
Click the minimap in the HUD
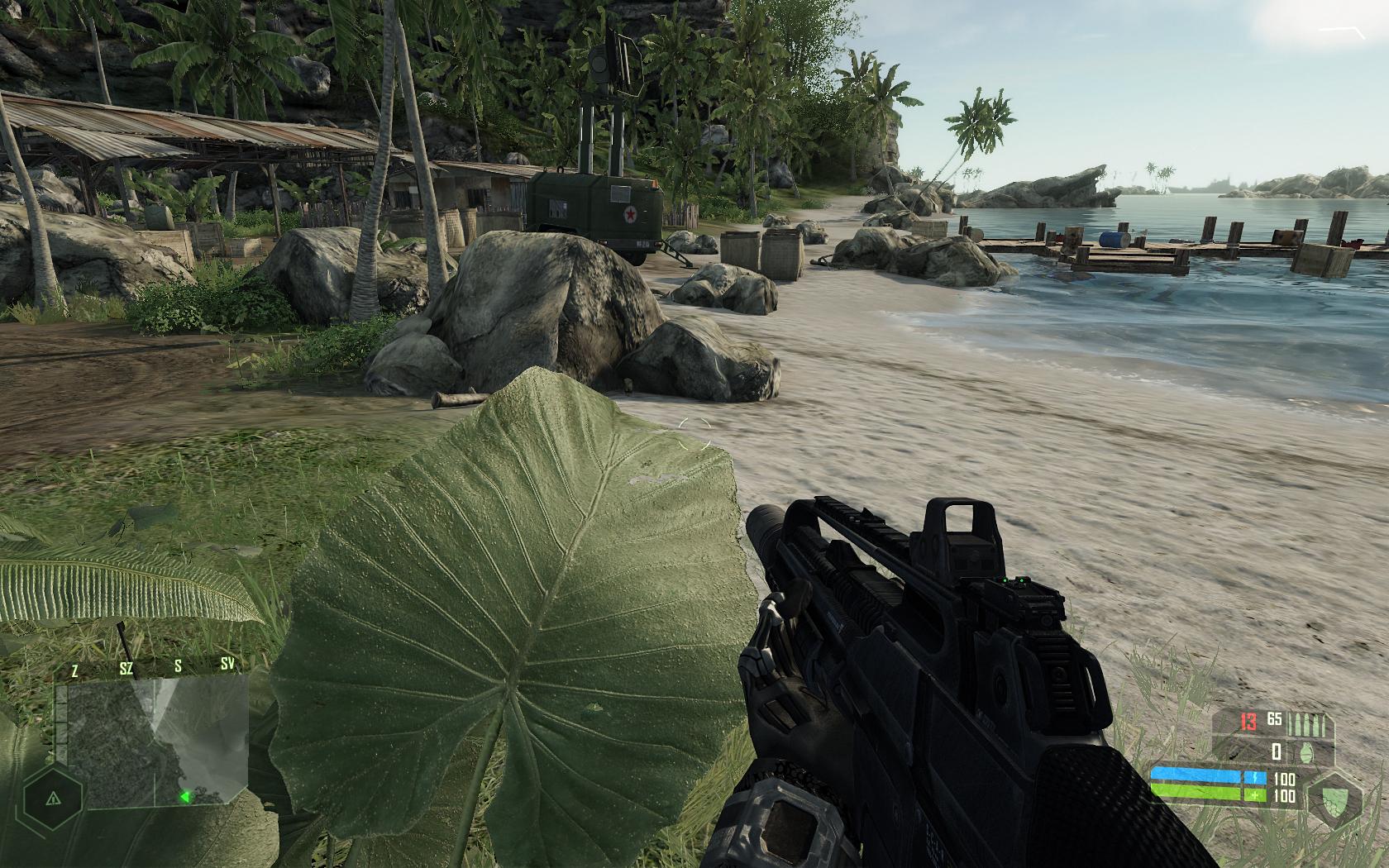coord(157,741)
